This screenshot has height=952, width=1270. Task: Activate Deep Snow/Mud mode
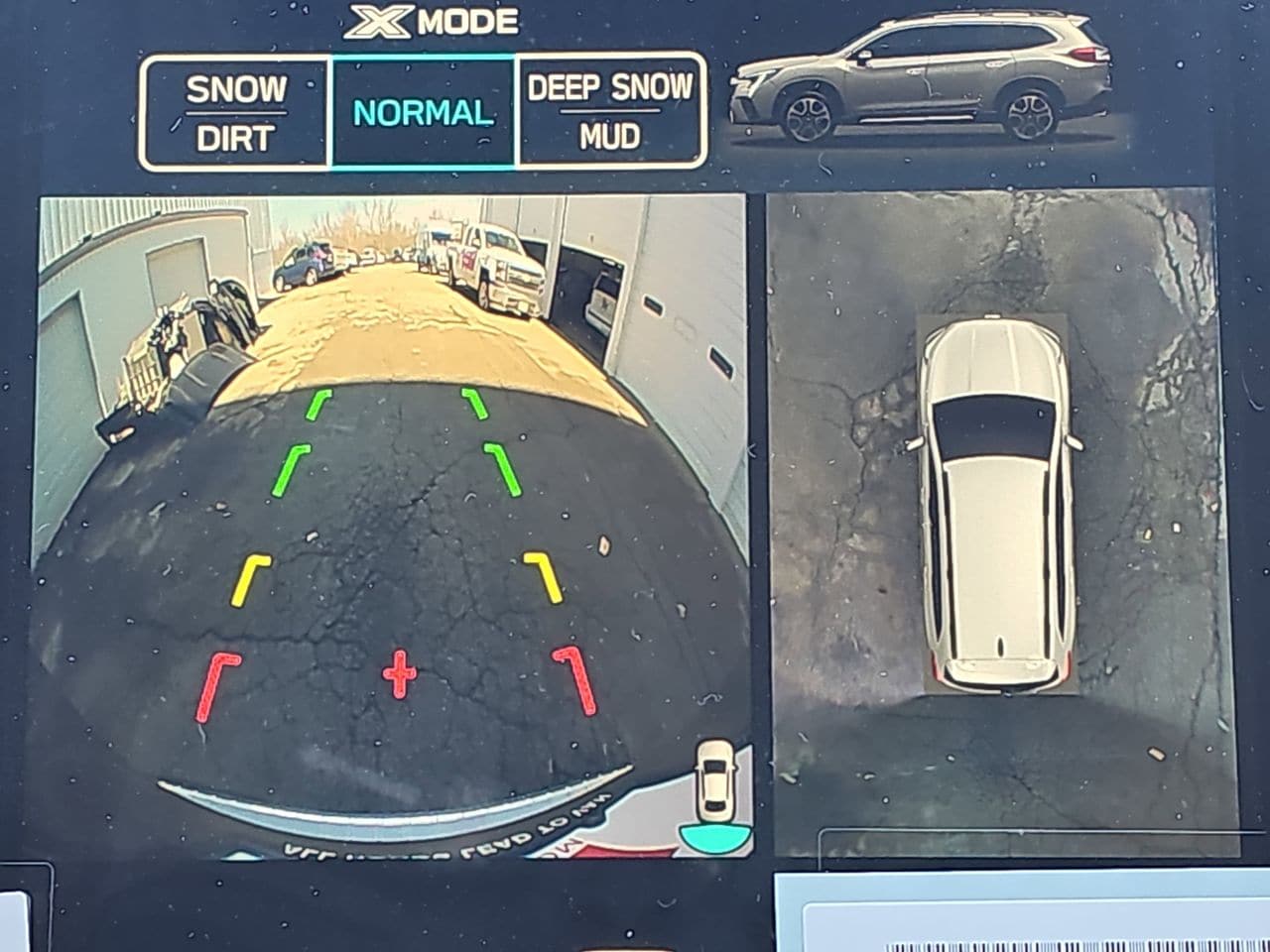[610, 113]
